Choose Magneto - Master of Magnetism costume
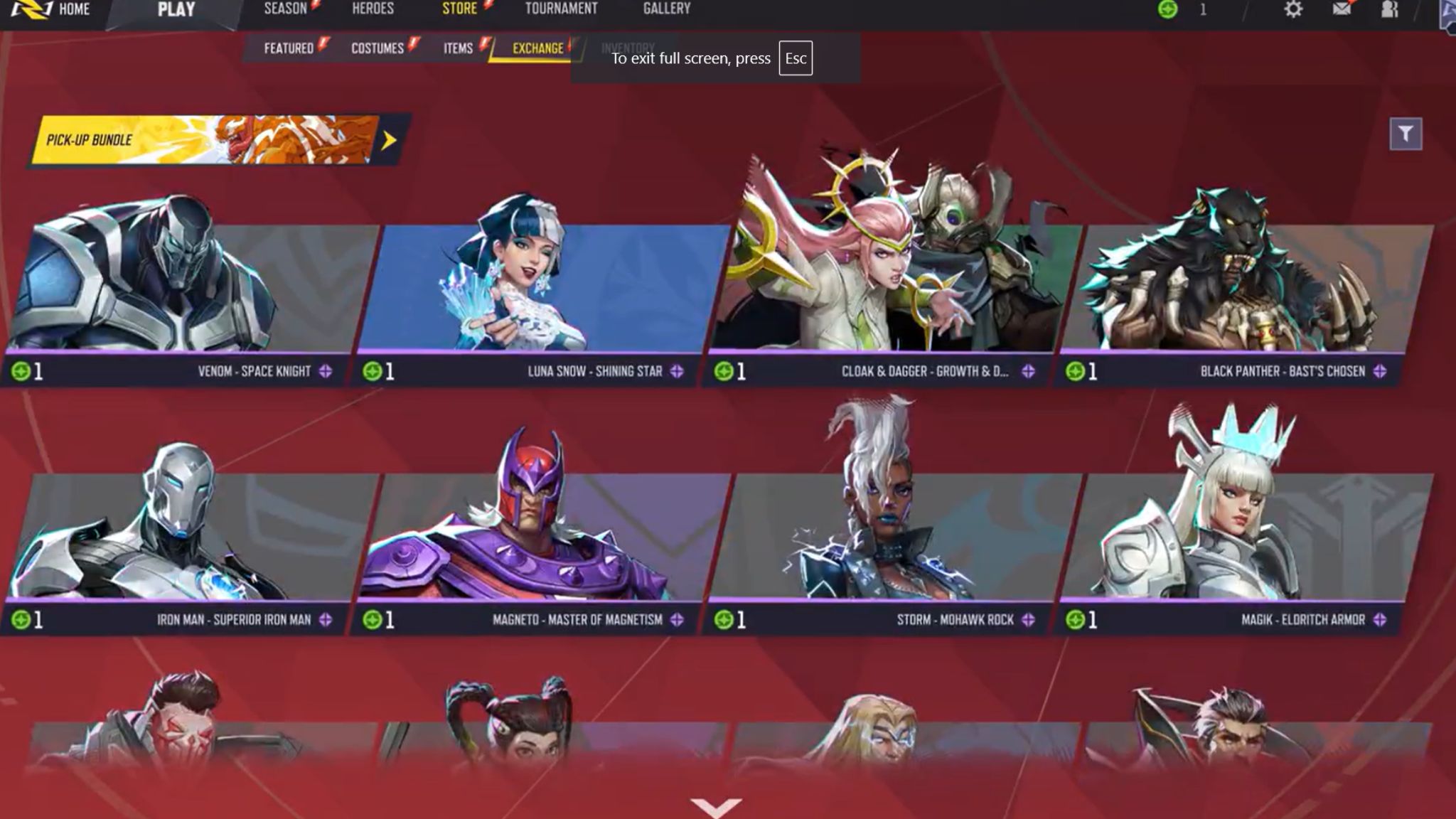Image resolution: width=1456 pixels, height=819 pixels. click(540, 540)
